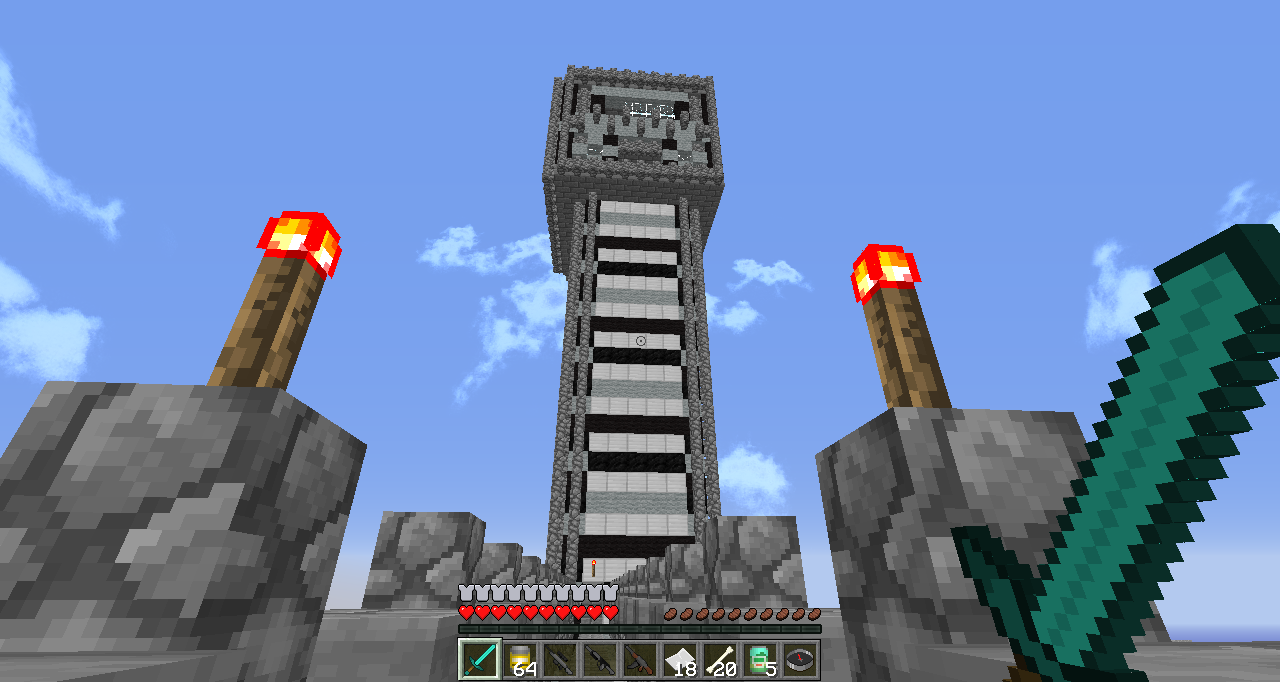
Task: Select the diamond sword hotbar slot
Action: 479,660
